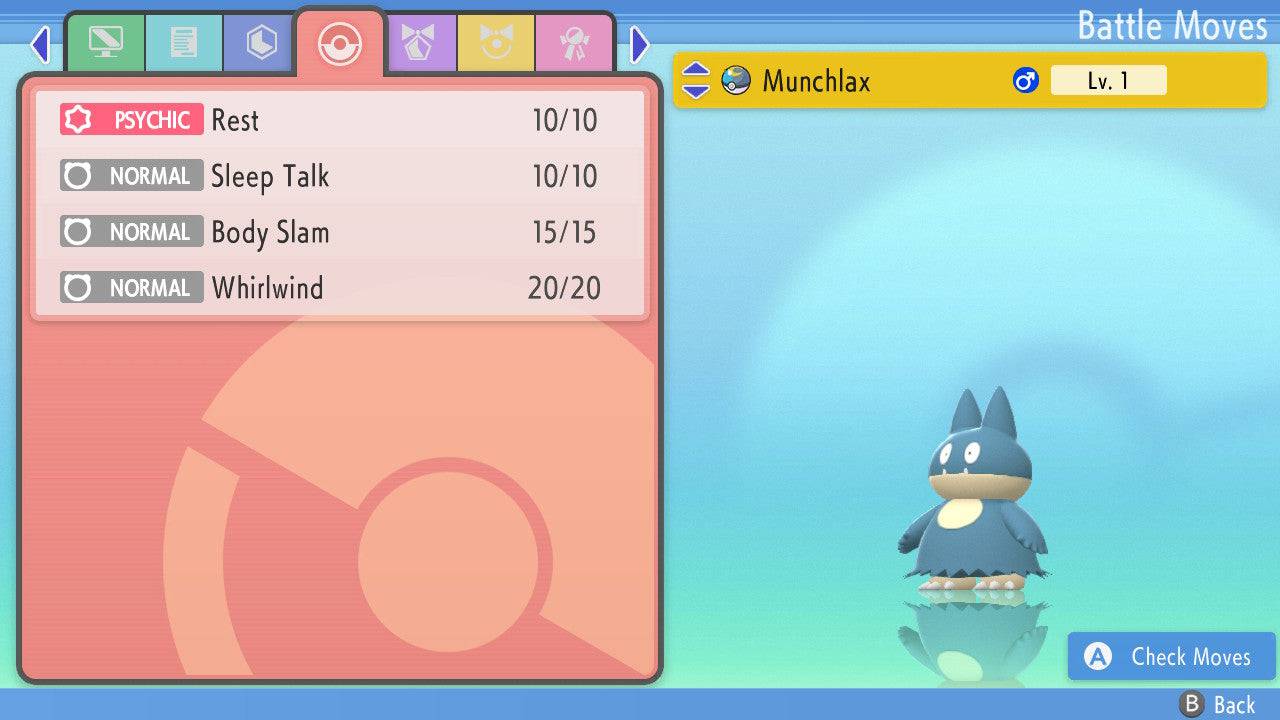
Task: Switch to the purple bow tab
Action: (418, 42)
